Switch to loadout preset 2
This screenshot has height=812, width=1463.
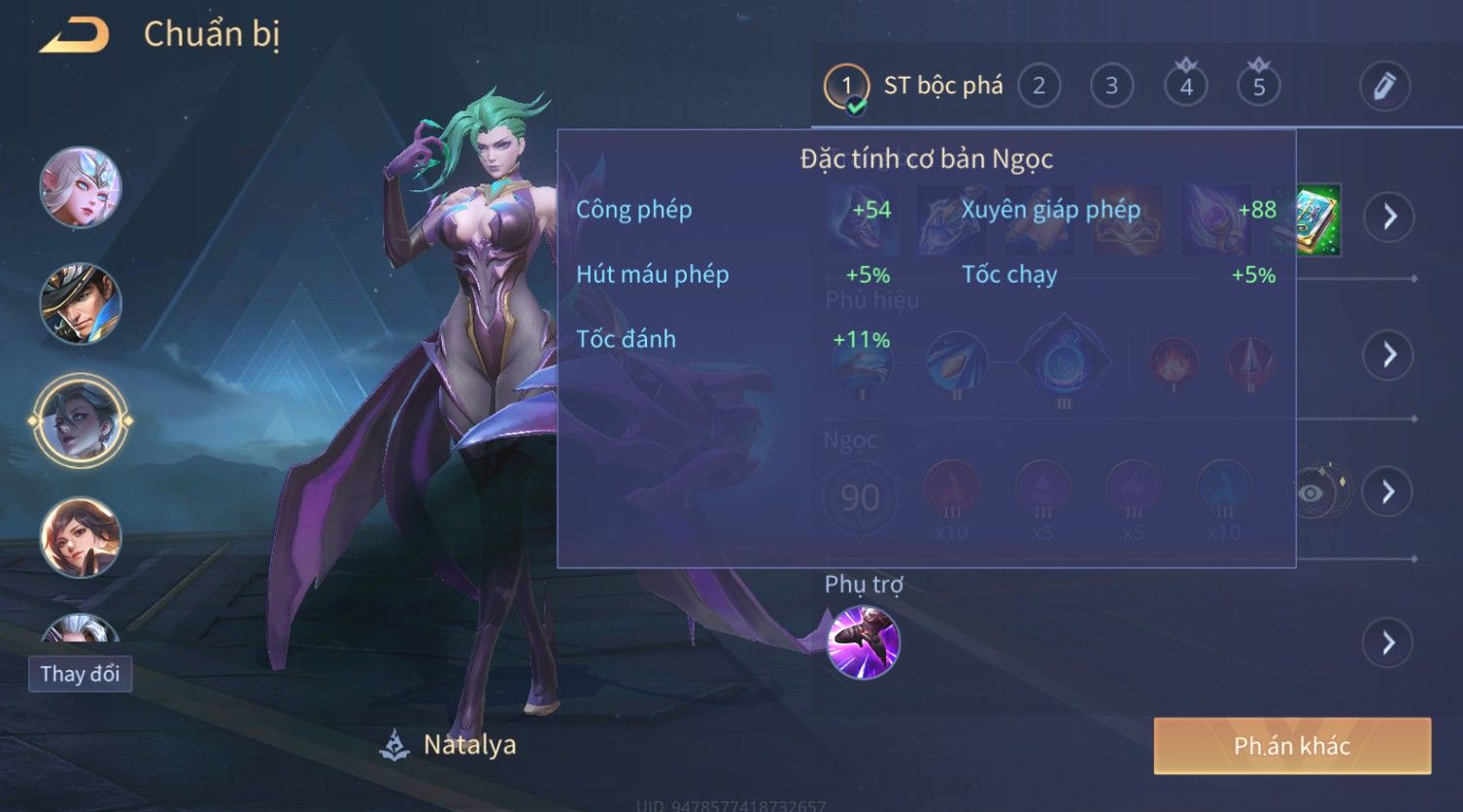(1038, 86)
